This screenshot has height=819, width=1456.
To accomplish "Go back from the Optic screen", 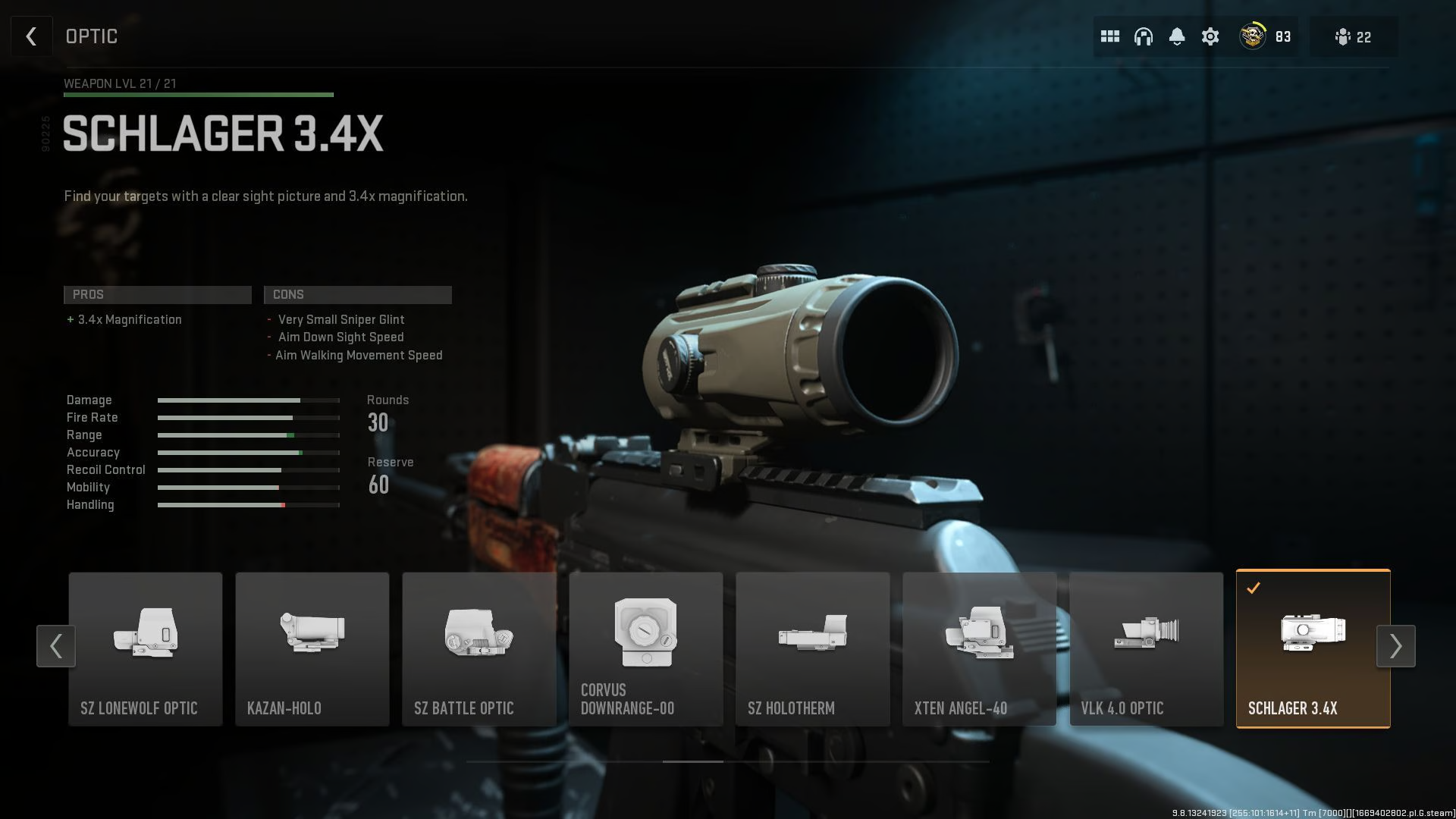I will click(31, 36).
